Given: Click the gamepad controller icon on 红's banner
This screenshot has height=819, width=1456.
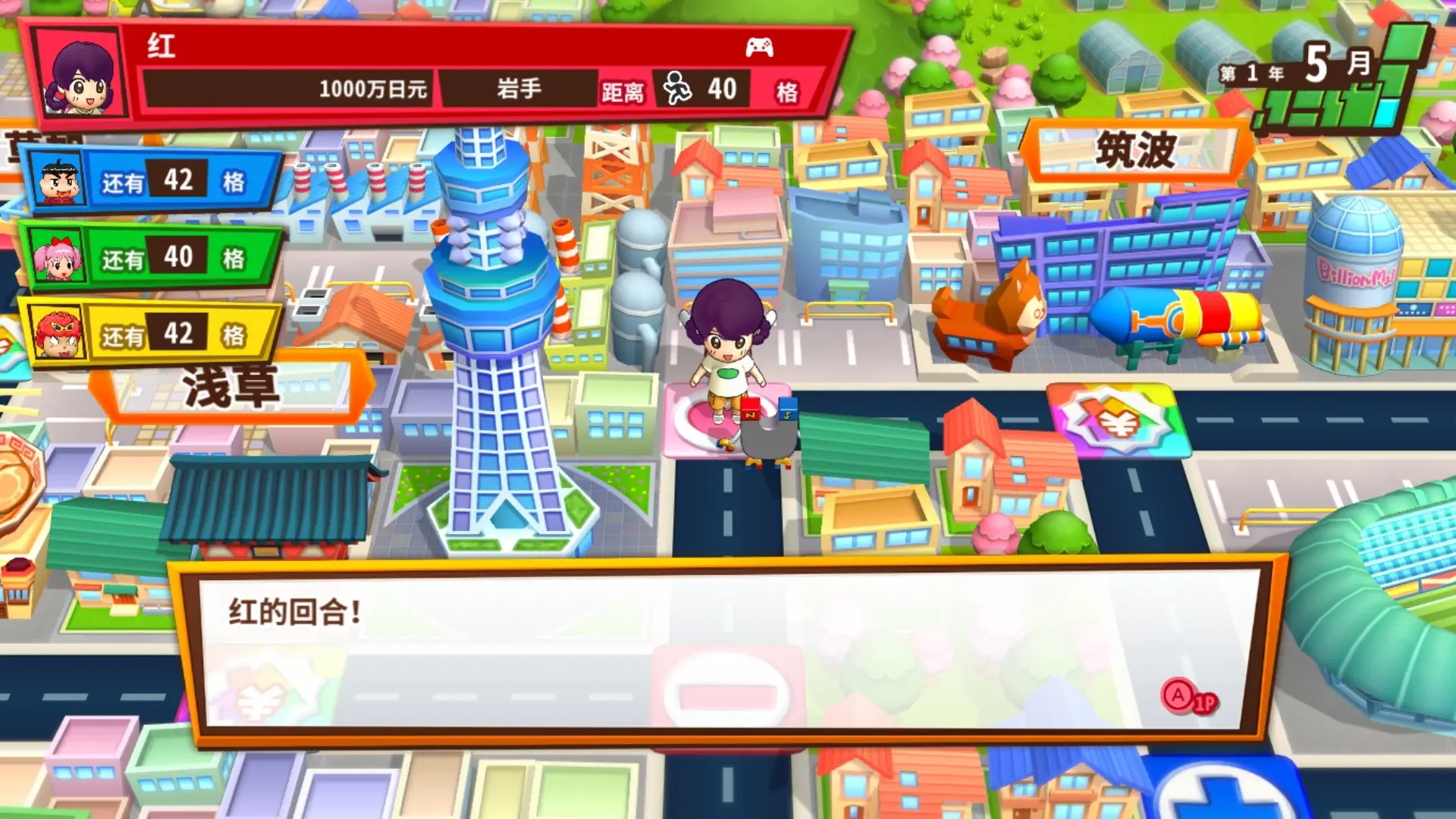Looking at the screenshot, I should (762, 48).
